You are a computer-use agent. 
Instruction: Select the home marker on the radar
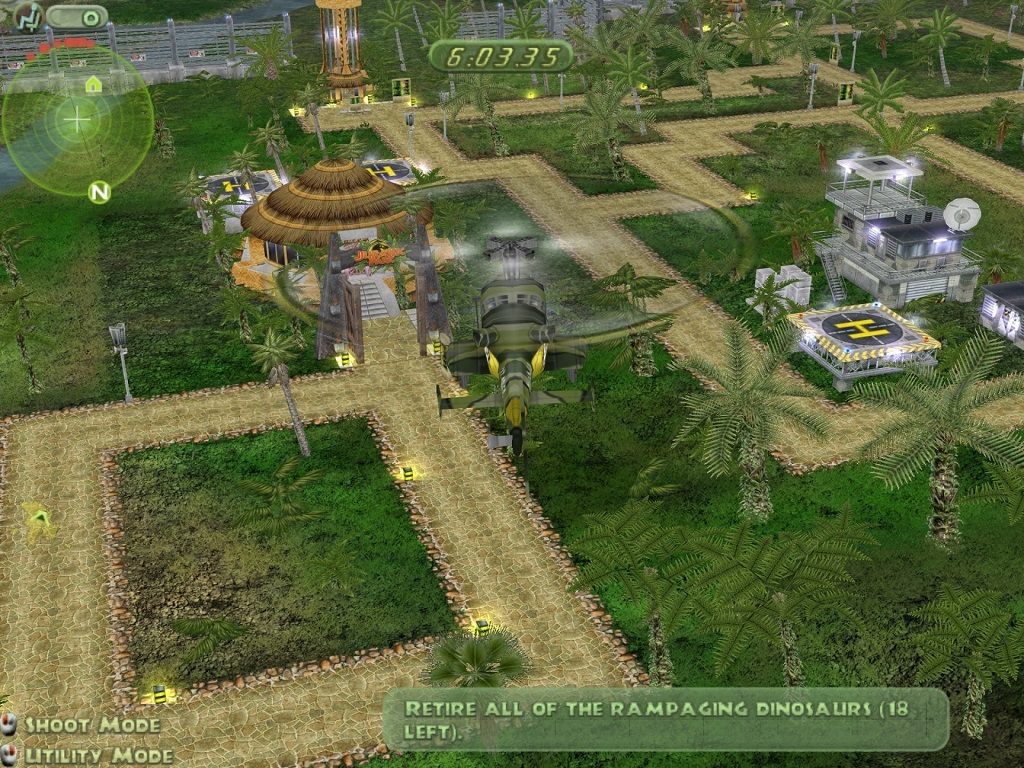93,84
